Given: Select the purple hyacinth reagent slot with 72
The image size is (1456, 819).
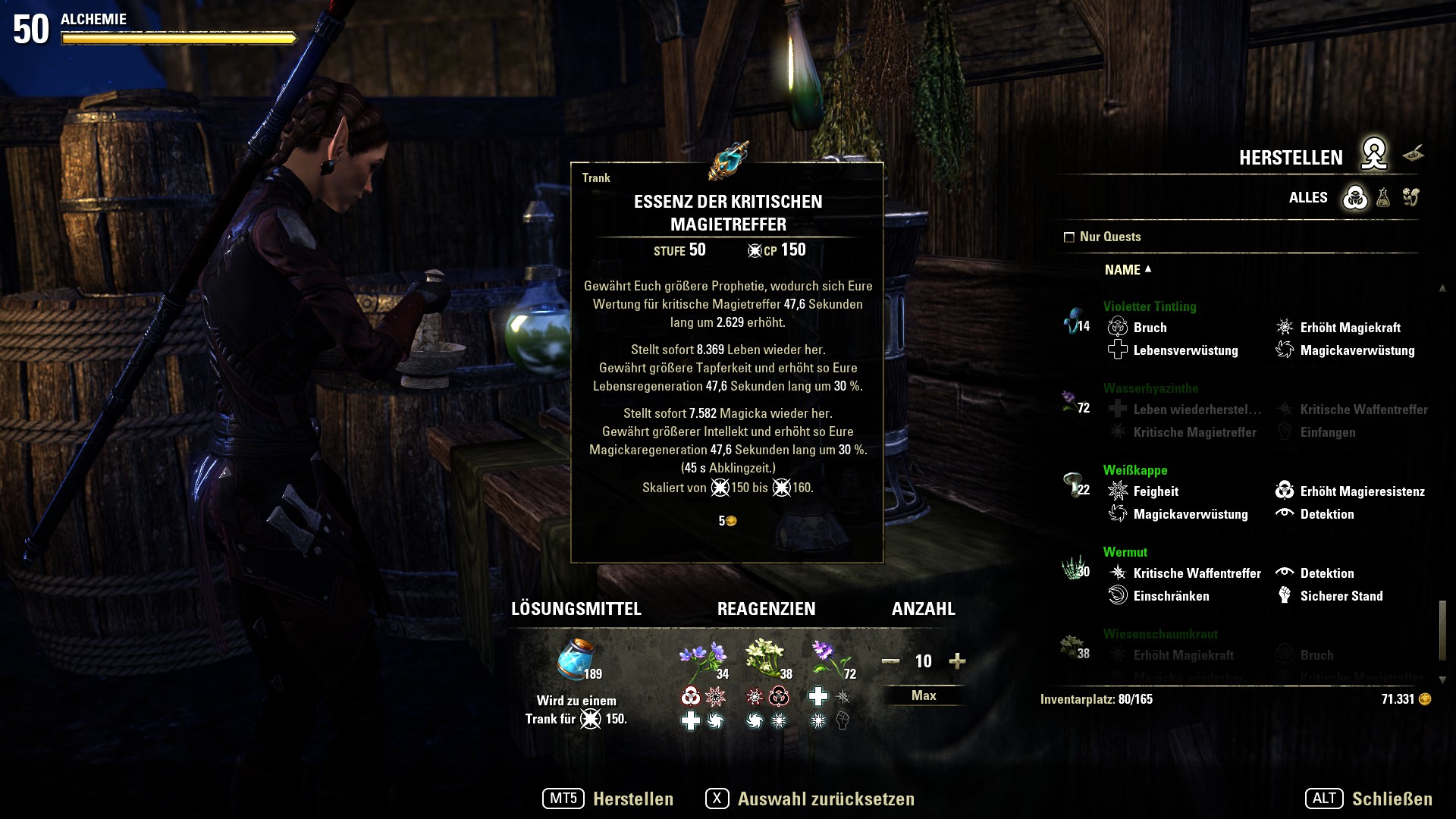Looking at the screenshot, I should [x=830, y=660].
